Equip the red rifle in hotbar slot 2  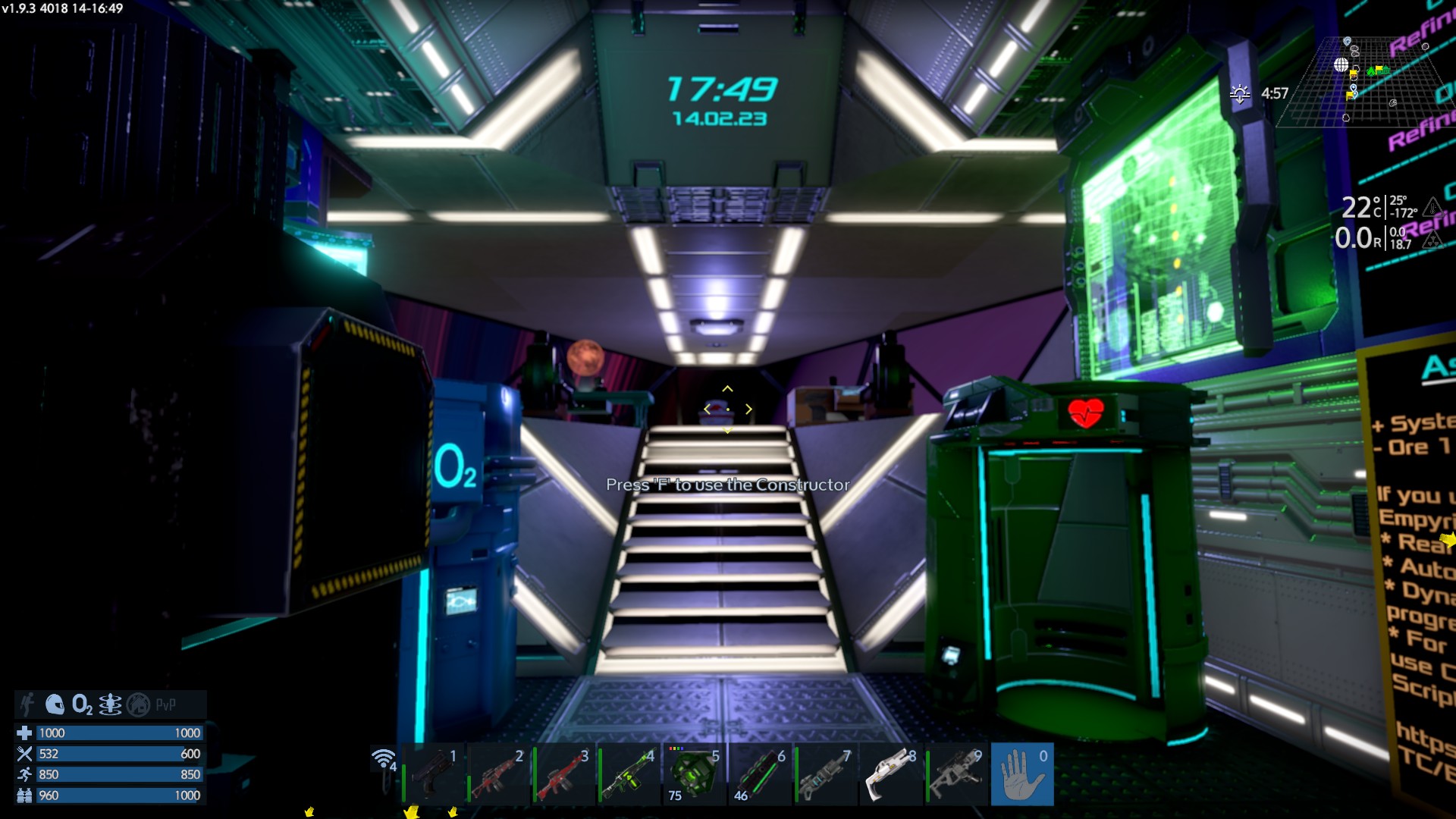pyautogui.click(x=497, y=774)
